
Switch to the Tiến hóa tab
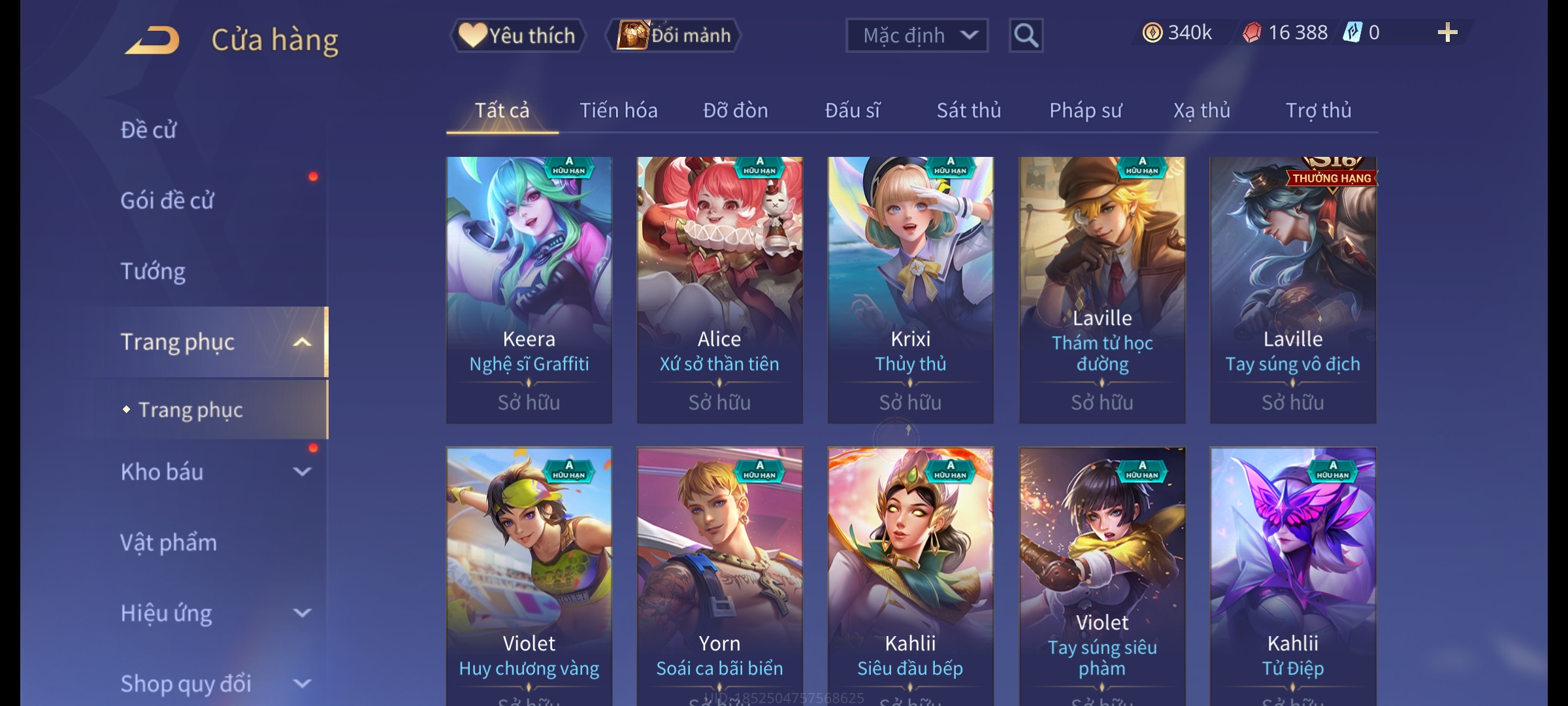tap(618, 110)
